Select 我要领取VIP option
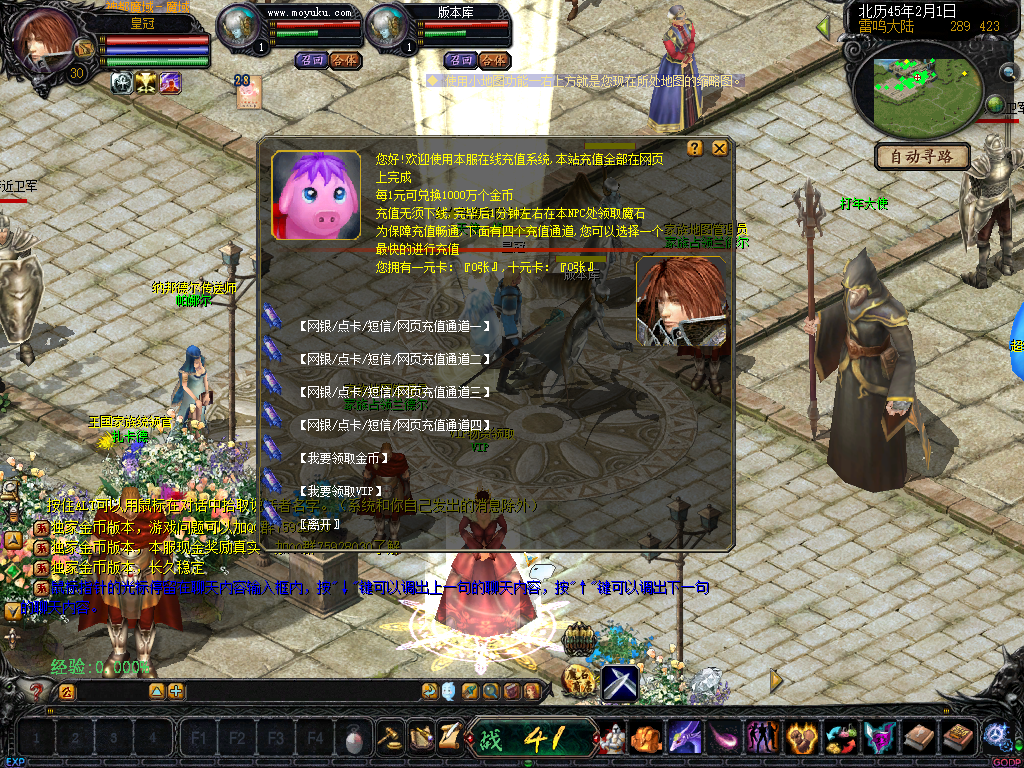 pos(341,491)
